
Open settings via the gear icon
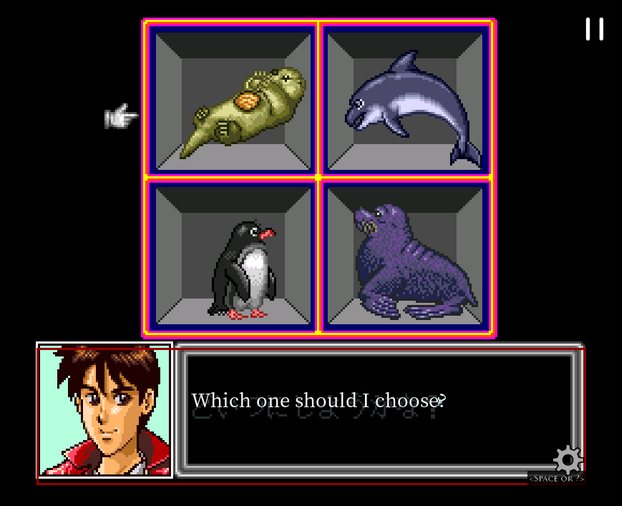(568, 460)
